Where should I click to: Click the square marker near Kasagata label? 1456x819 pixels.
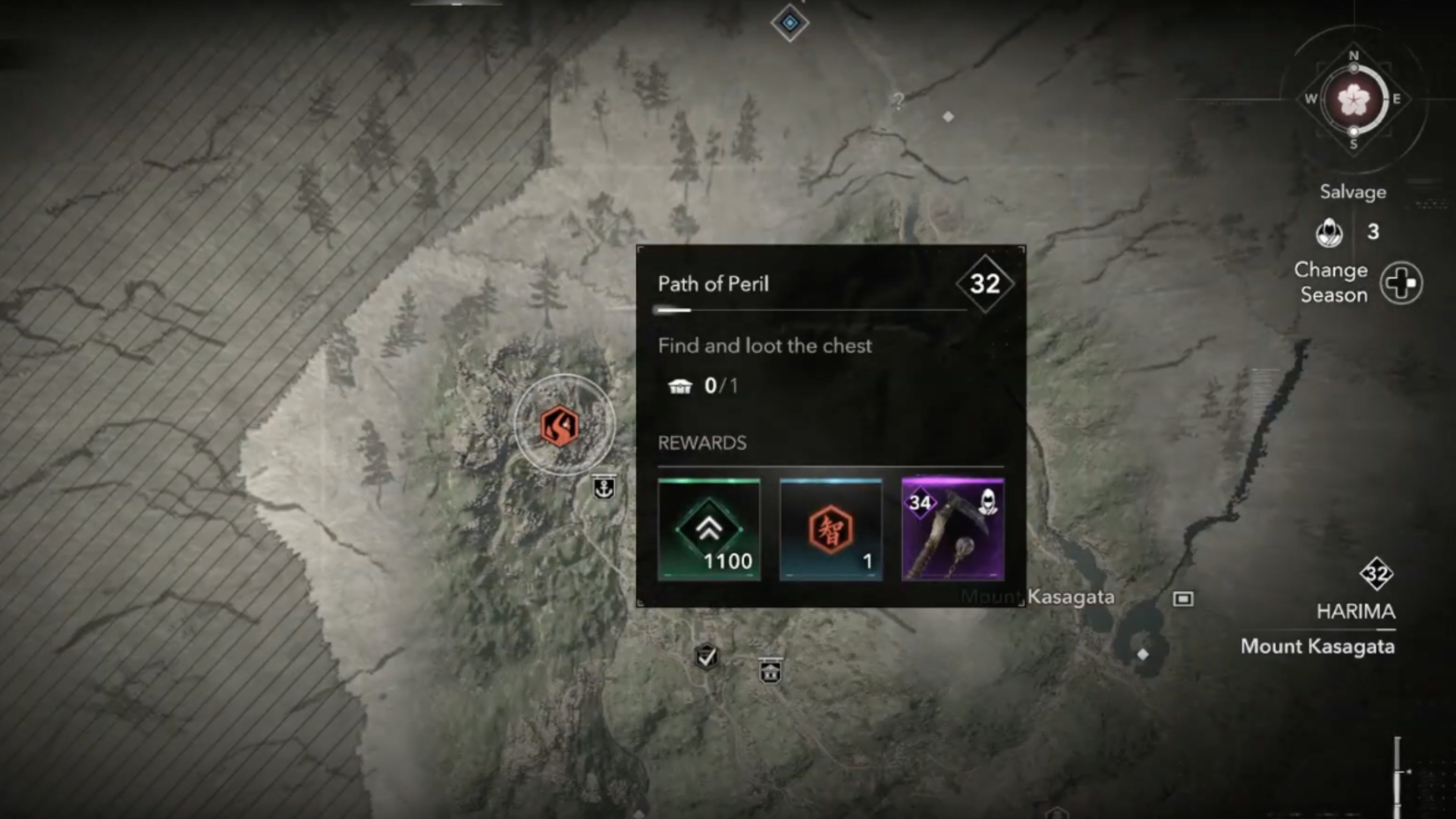tap(1183, 599)
